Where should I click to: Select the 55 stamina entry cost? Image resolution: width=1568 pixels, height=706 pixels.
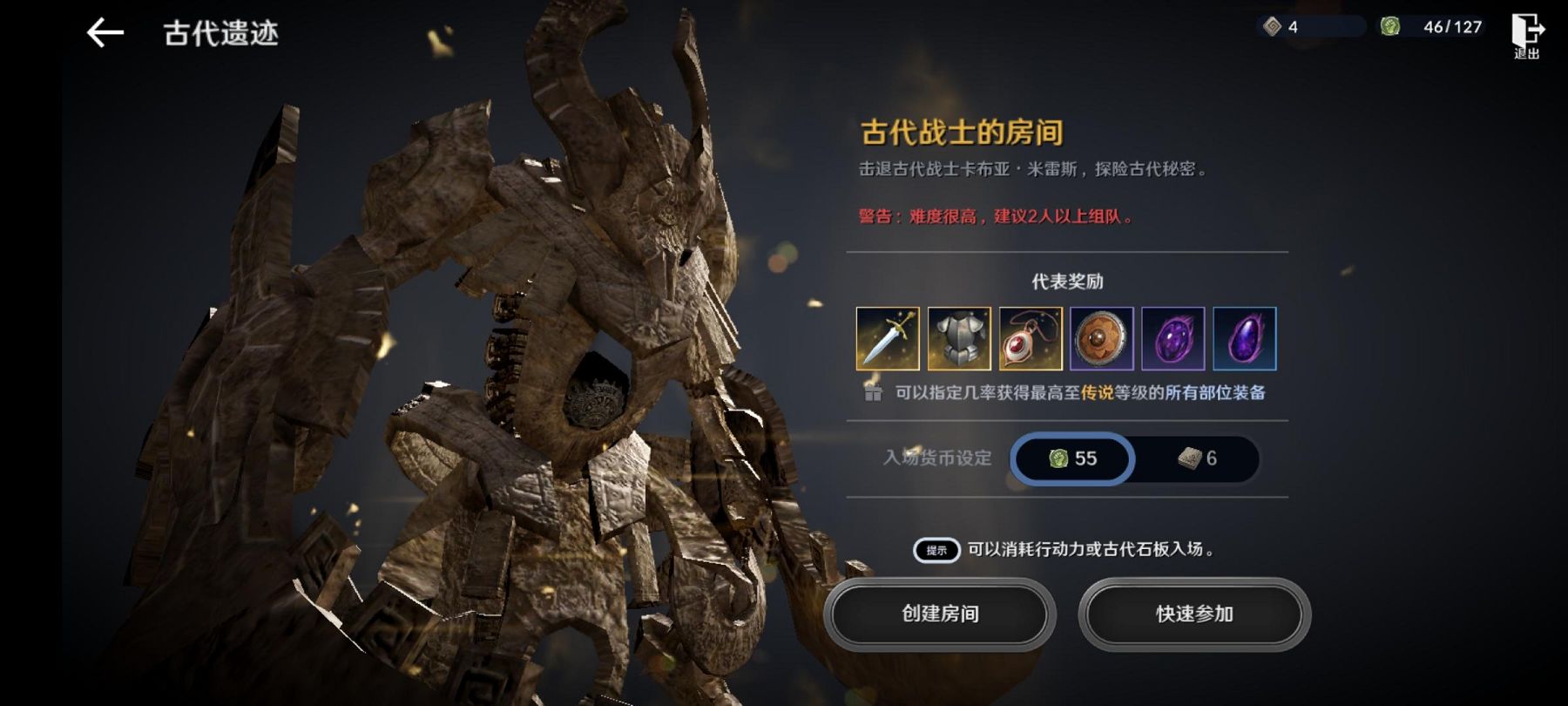click(x=1073, y=458)
